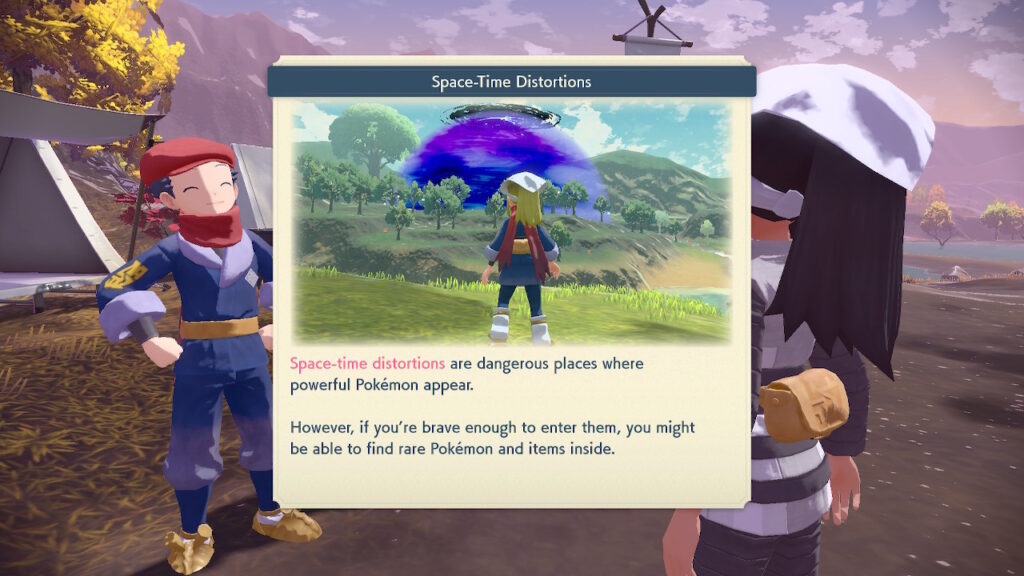Select the Space-Time Distortions title header
This screenshot has width=1024, height=576.
511,81
